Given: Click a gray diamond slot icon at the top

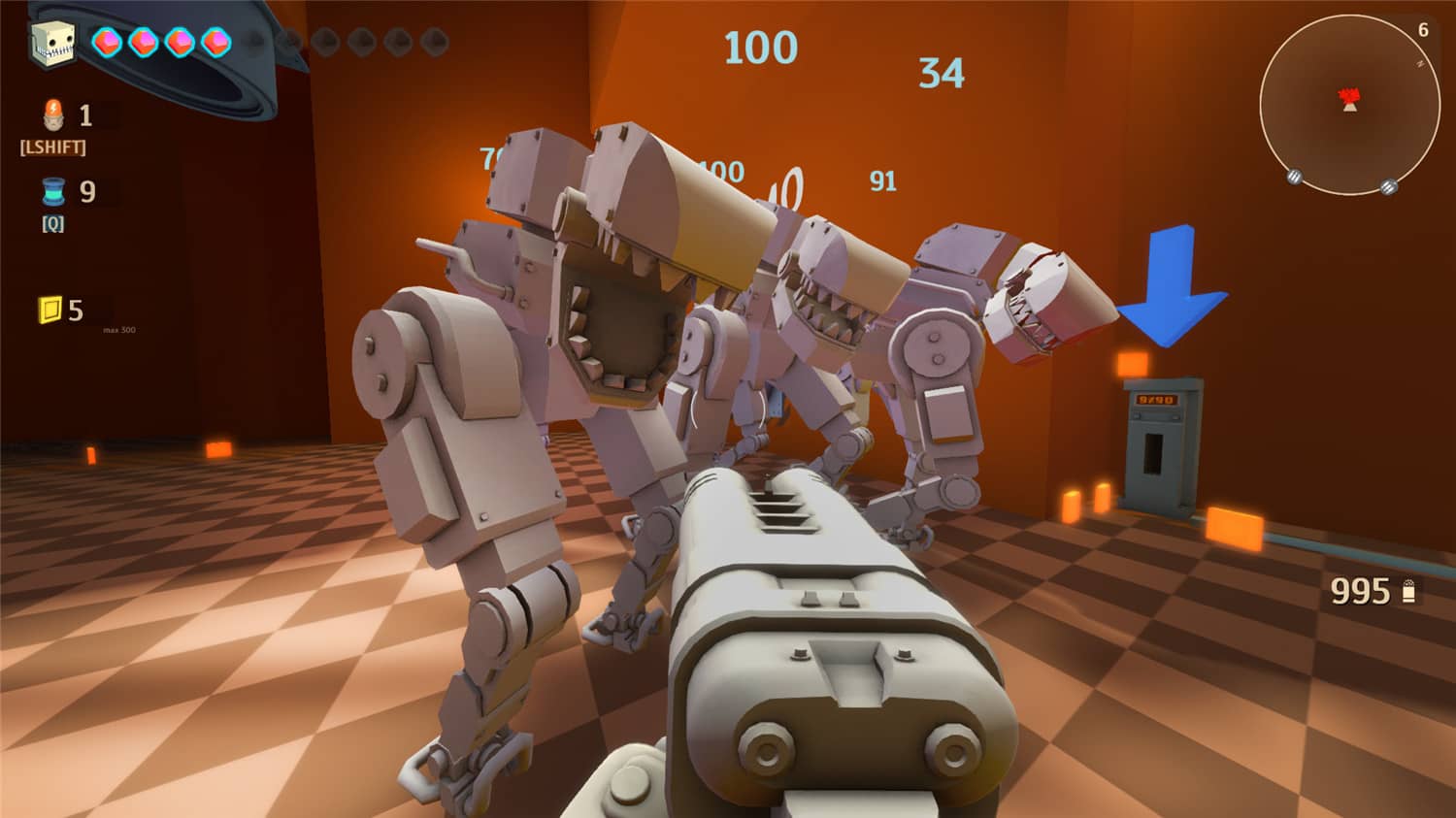Looking at the screenshot, I should point(326,43).
